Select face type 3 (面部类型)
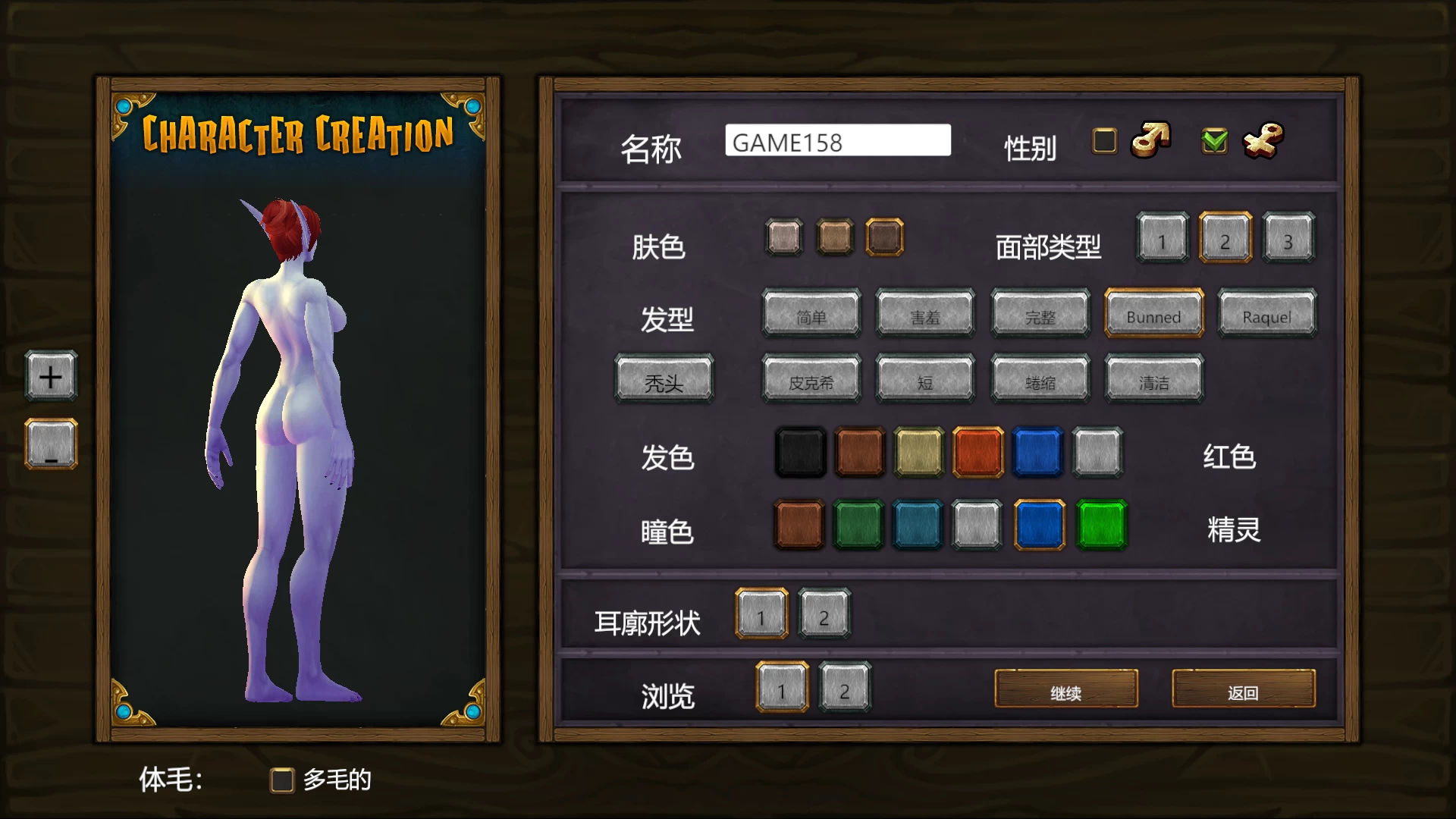This screenshot has height=819, width=1456. tap(1289, 239)
